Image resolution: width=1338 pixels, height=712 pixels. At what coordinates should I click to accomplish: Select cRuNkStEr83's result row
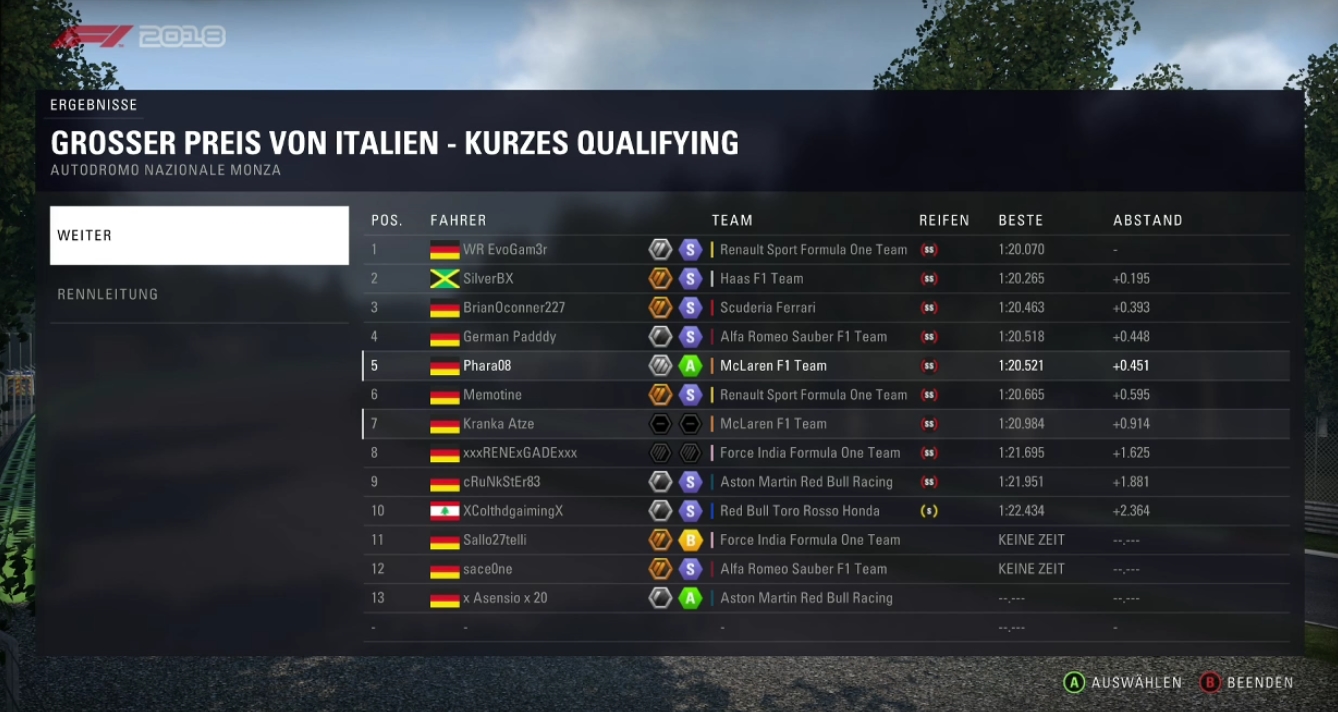click(501, 482)
